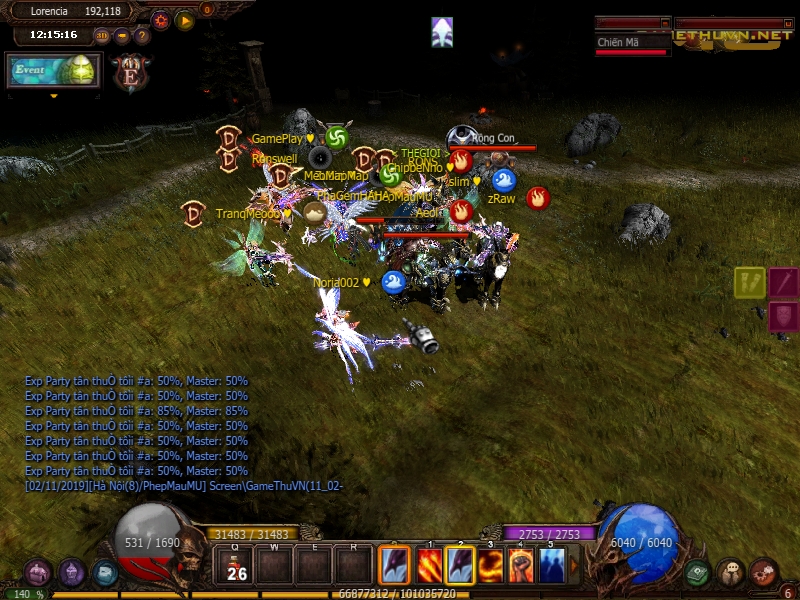This screenshot has height=600, width=800.
Task: Open the Event egg banner
Action: click(54, 70)
